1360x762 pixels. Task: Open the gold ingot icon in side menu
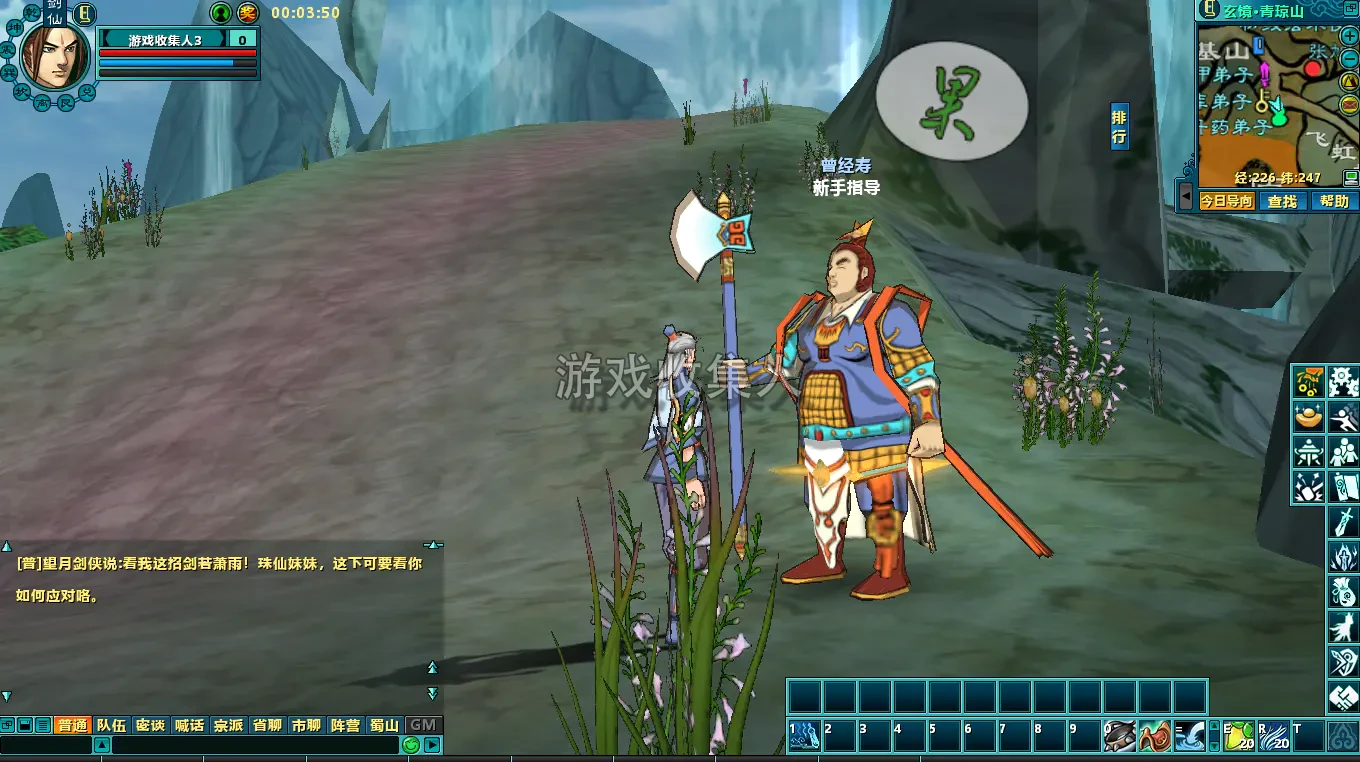tap(1308, 417)
